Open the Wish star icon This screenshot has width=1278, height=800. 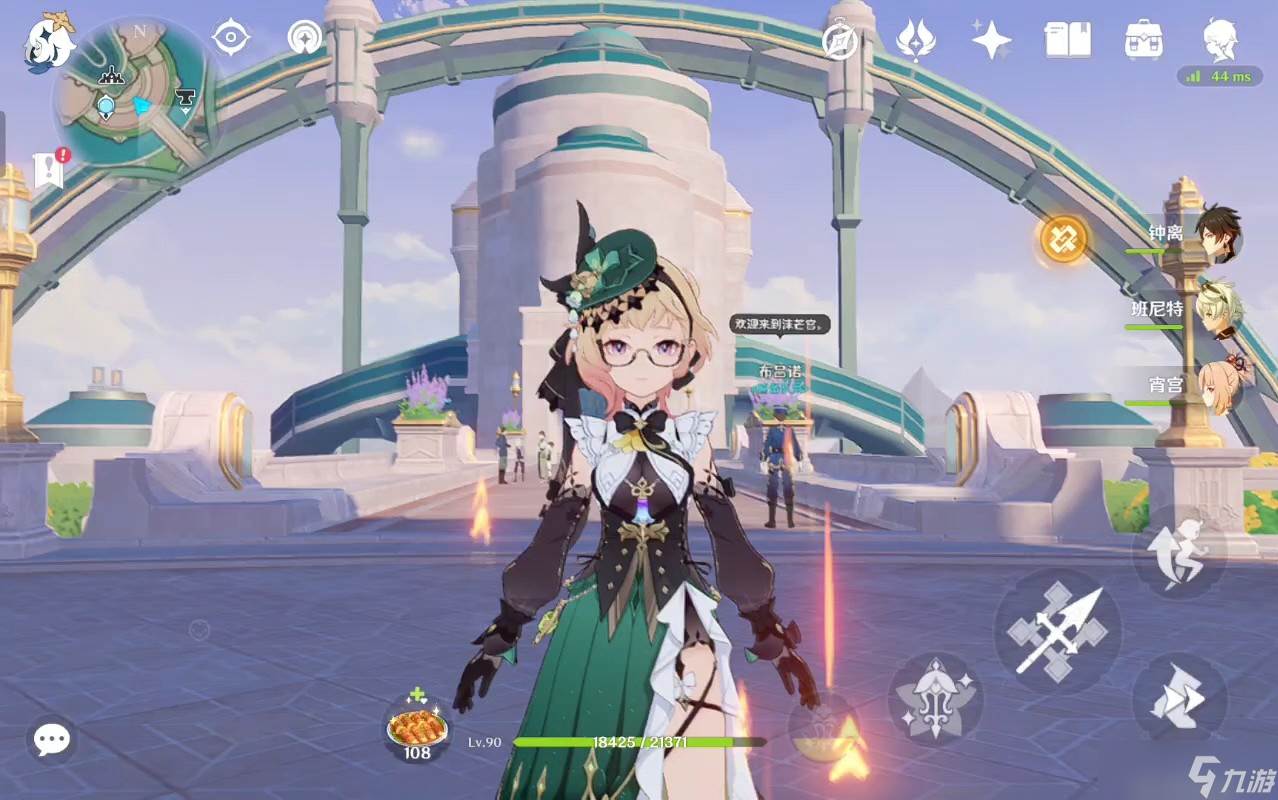[x=915, y=40]
